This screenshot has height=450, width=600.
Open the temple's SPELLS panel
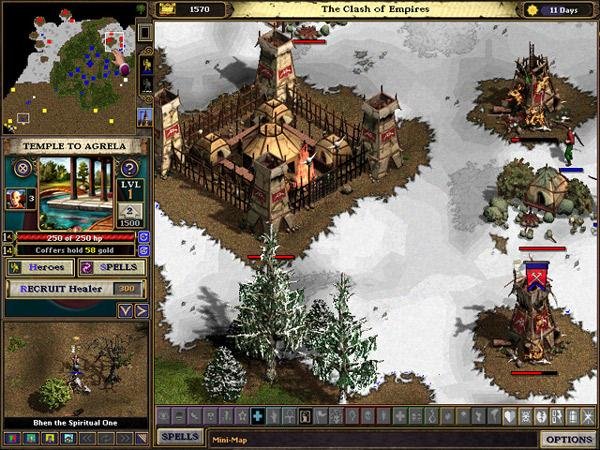click(113, 268)
